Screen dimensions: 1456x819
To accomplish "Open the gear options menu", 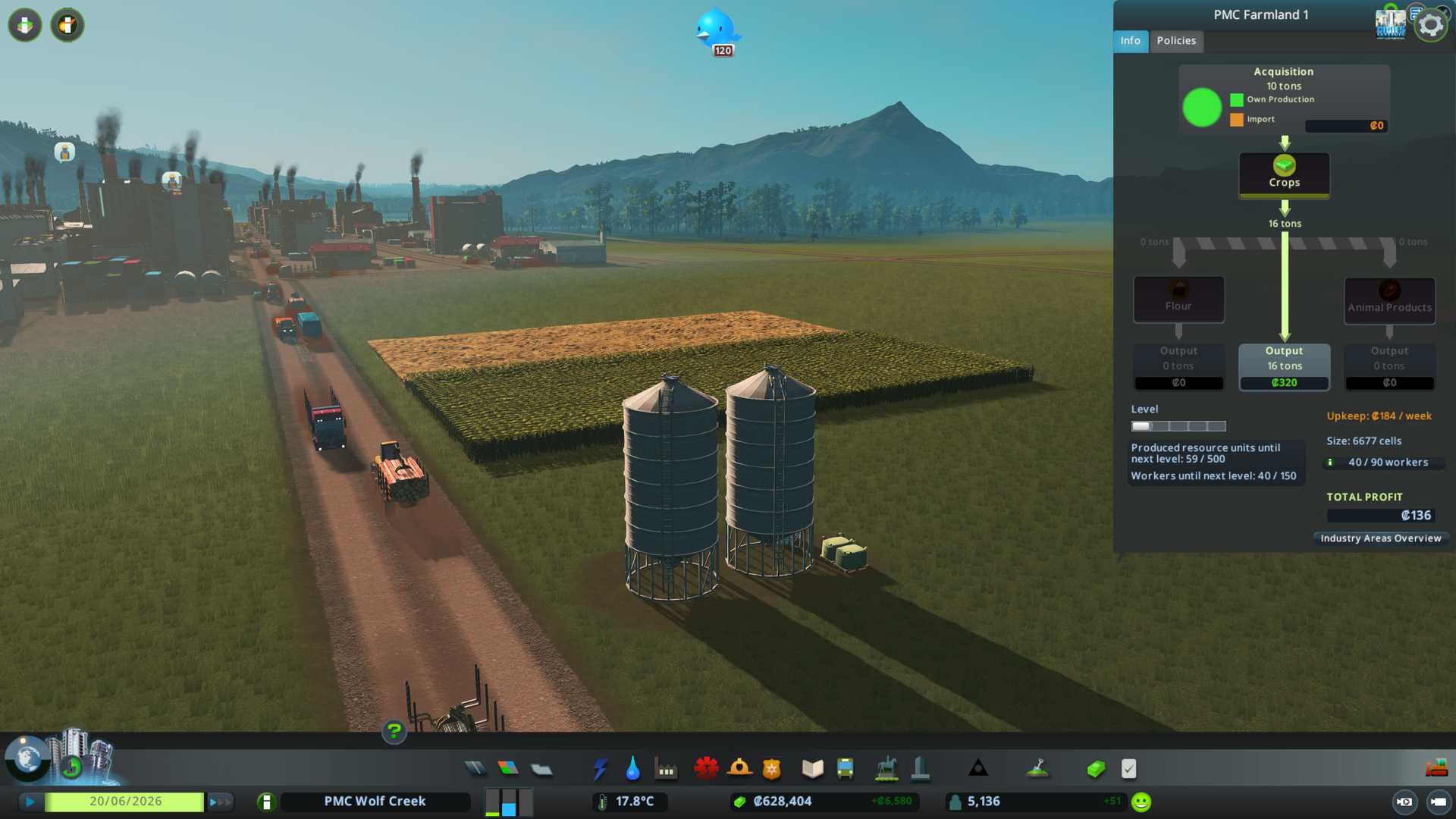I will (1430, 26).
